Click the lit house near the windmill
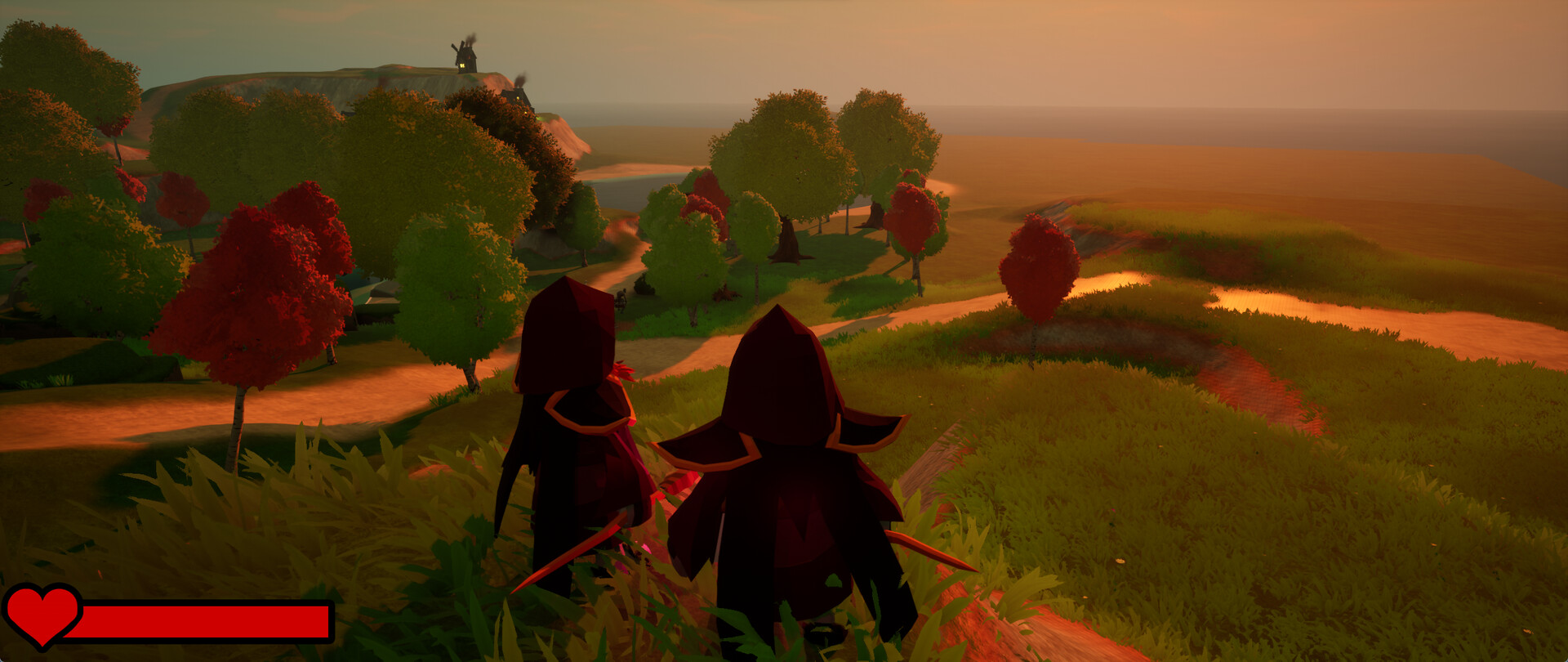 (x=519, y=96)
